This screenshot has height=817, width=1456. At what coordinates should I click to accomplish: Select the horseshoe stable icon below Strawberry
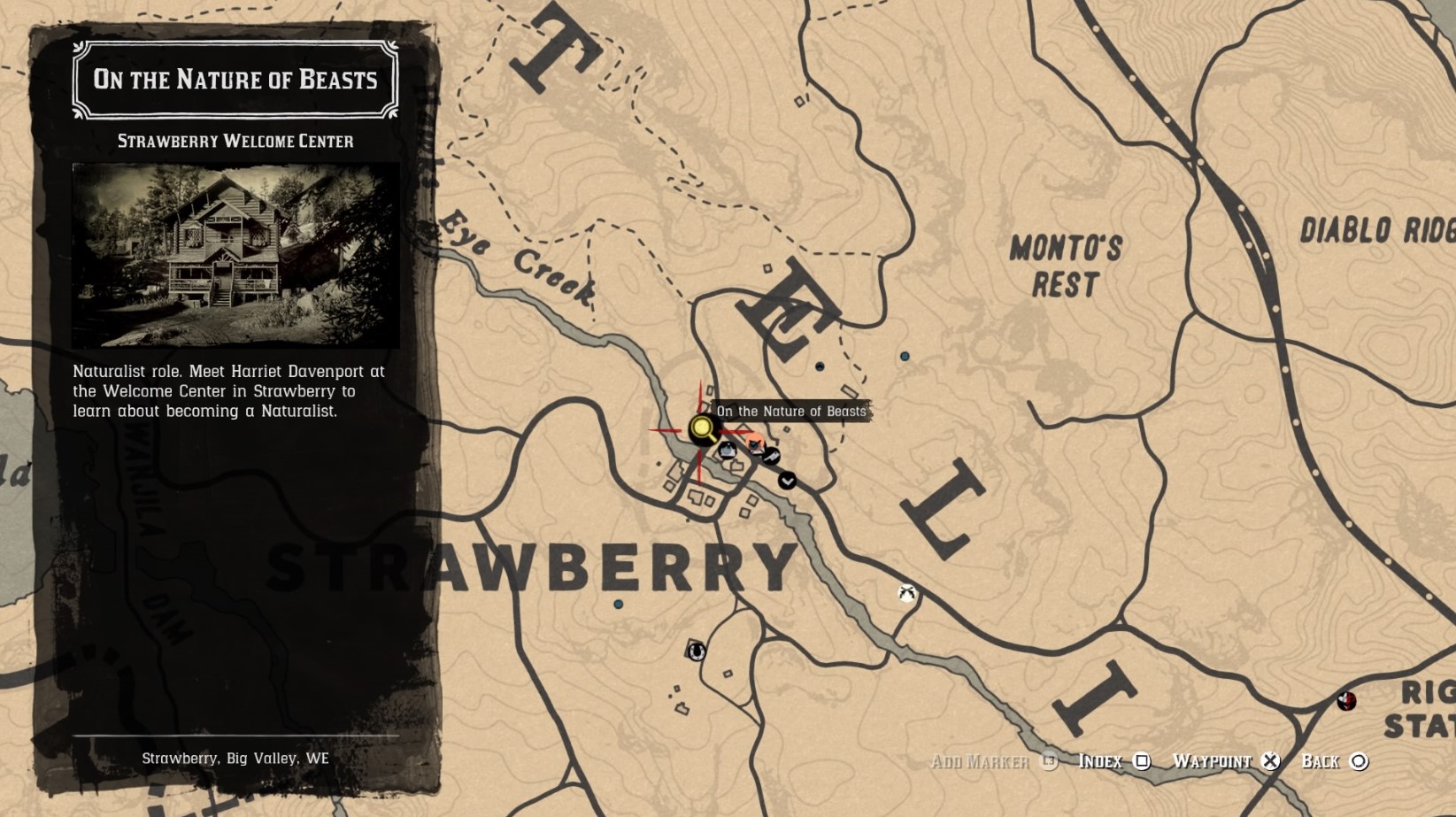(697, 651)
